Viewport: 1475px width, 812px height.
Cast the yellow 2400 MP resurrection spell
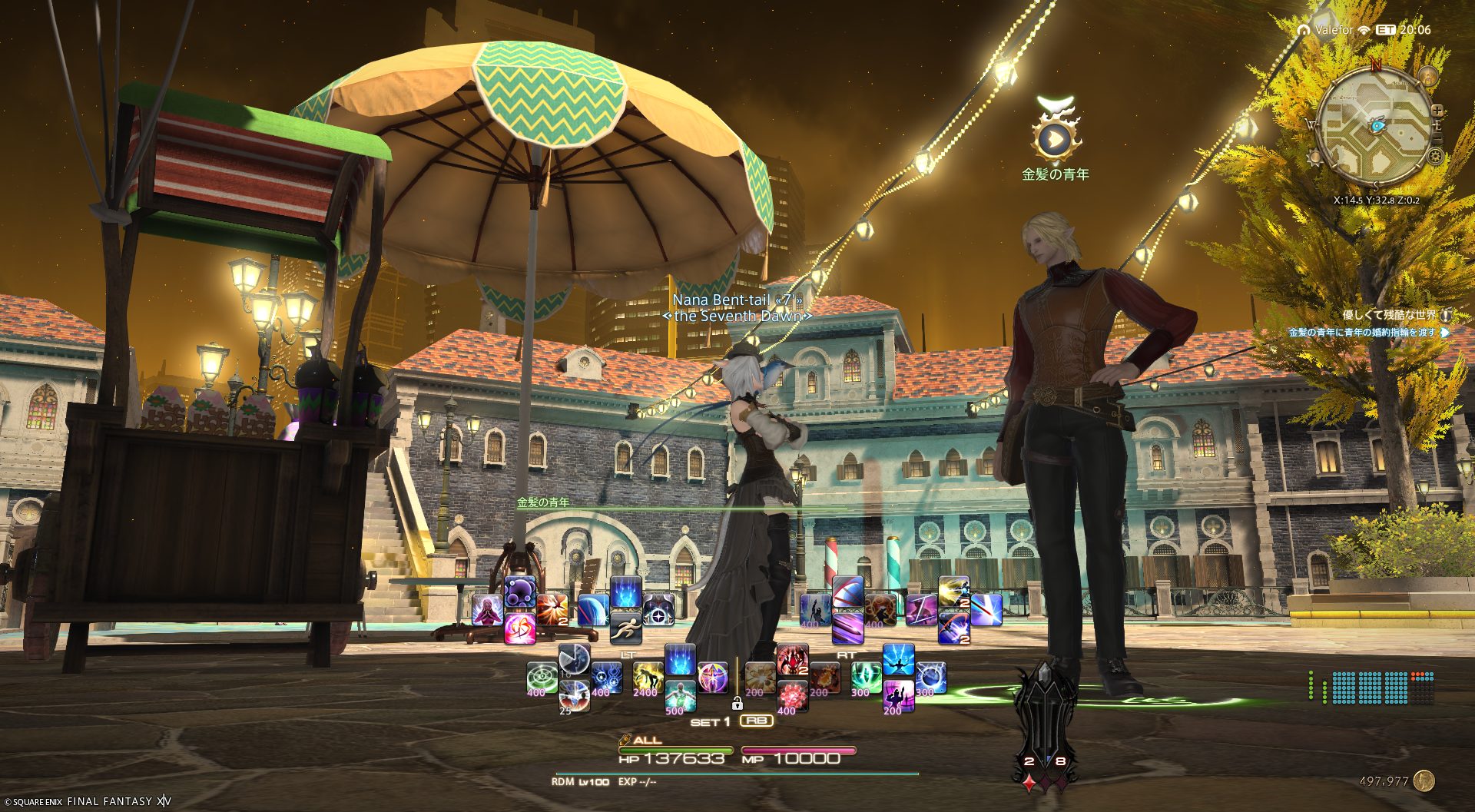coord(648,678)
